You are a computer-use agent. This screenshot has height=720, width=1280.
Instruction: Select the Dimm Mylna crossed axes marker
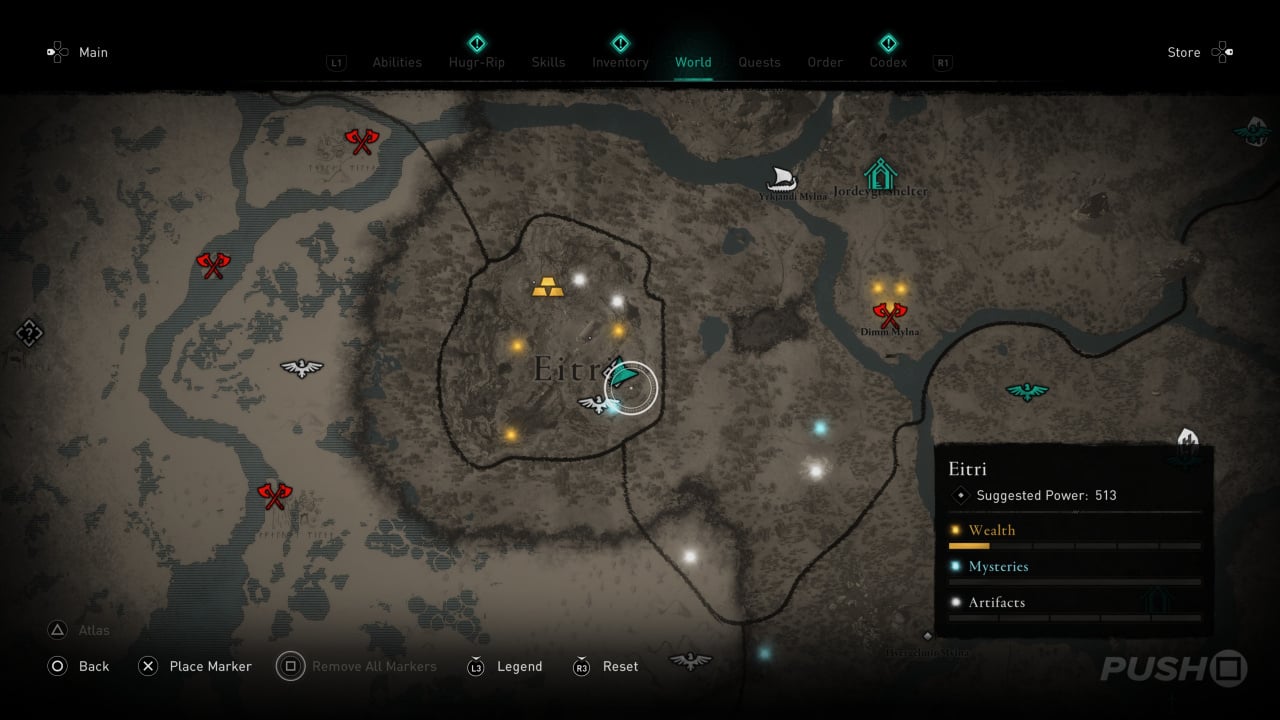click(888, 315)
